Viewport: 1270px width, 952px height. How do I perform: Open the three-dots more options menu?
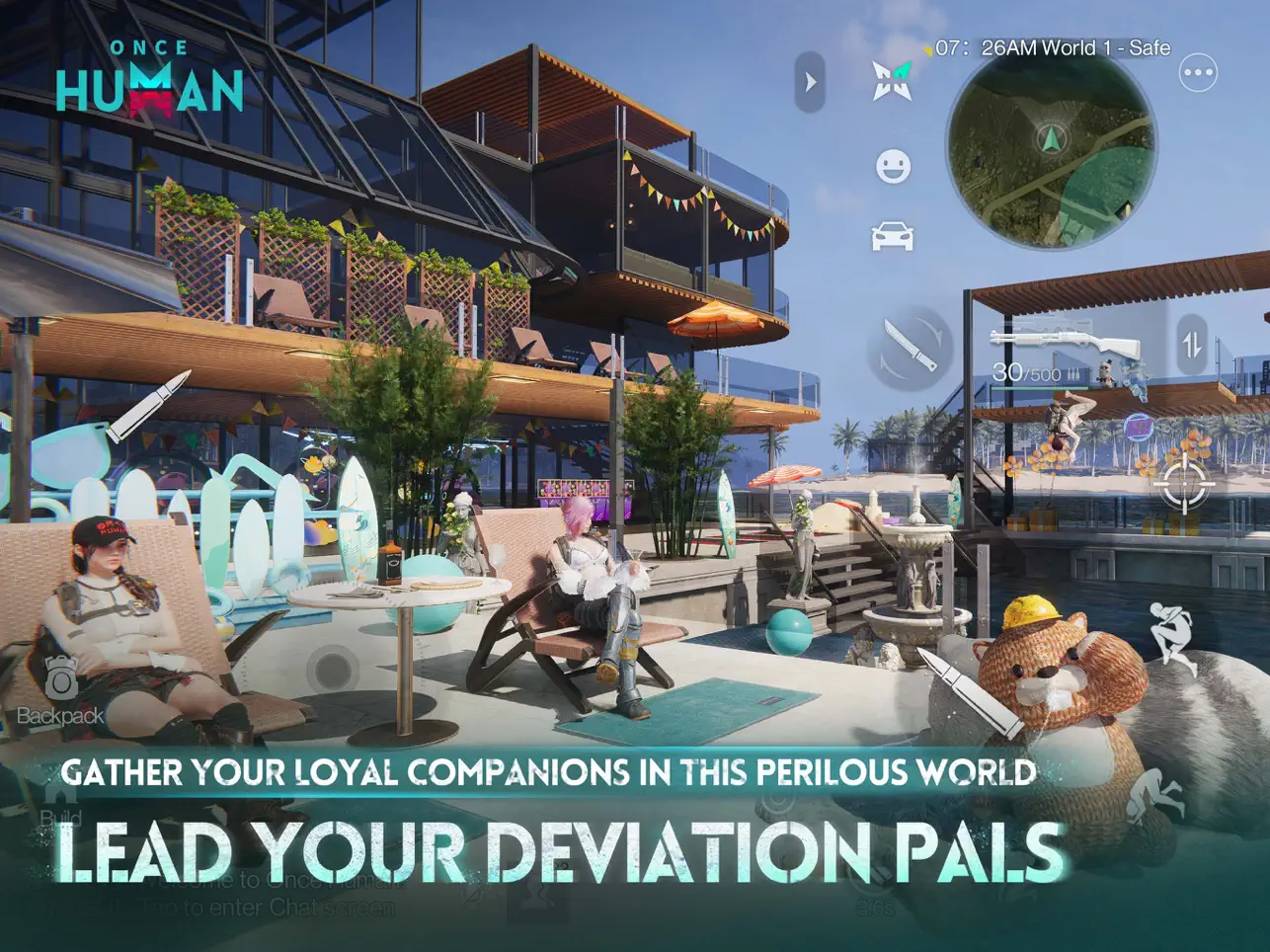[1198, 73]
